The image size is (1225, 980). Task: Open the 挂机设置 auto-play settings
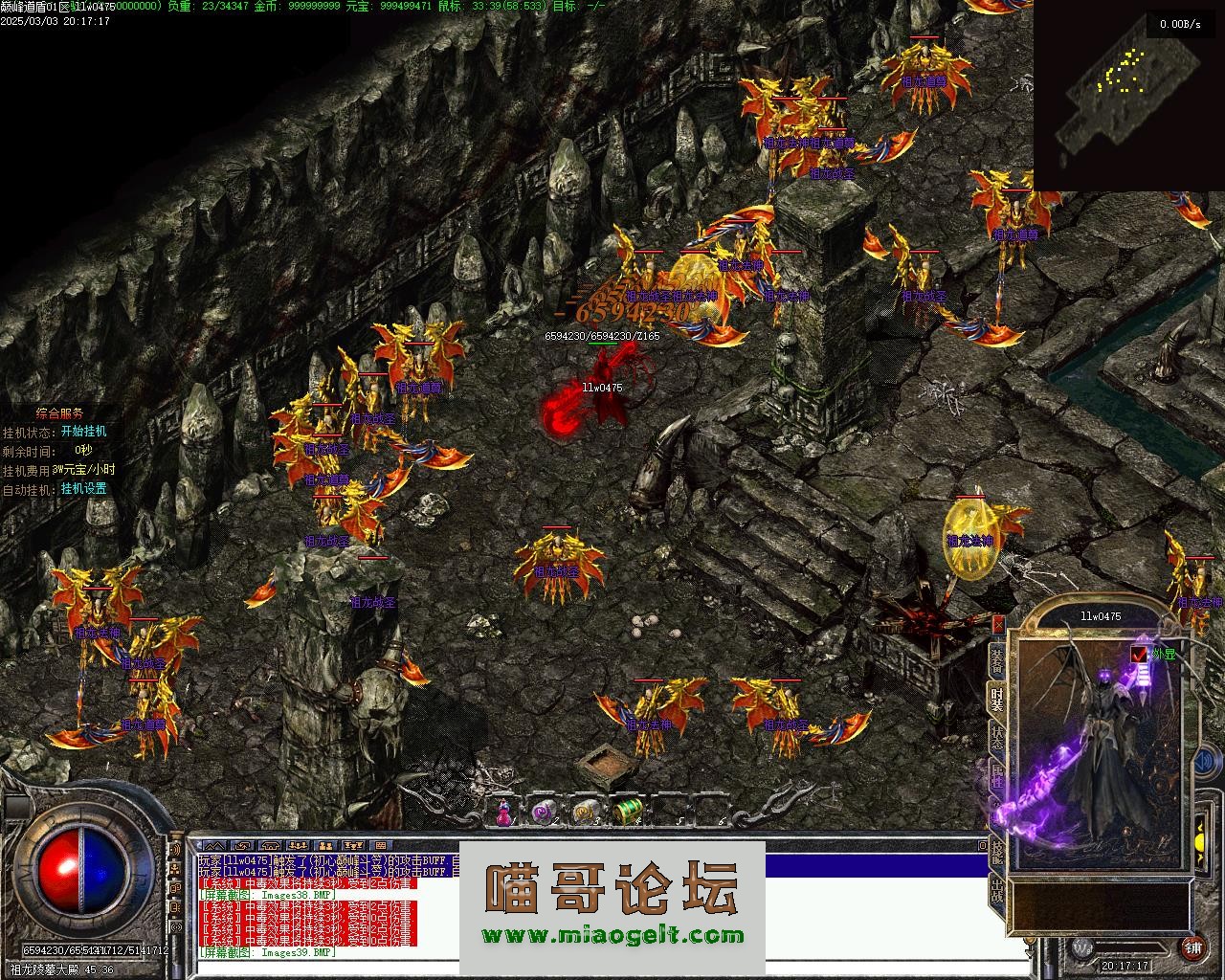click(83, 489)
